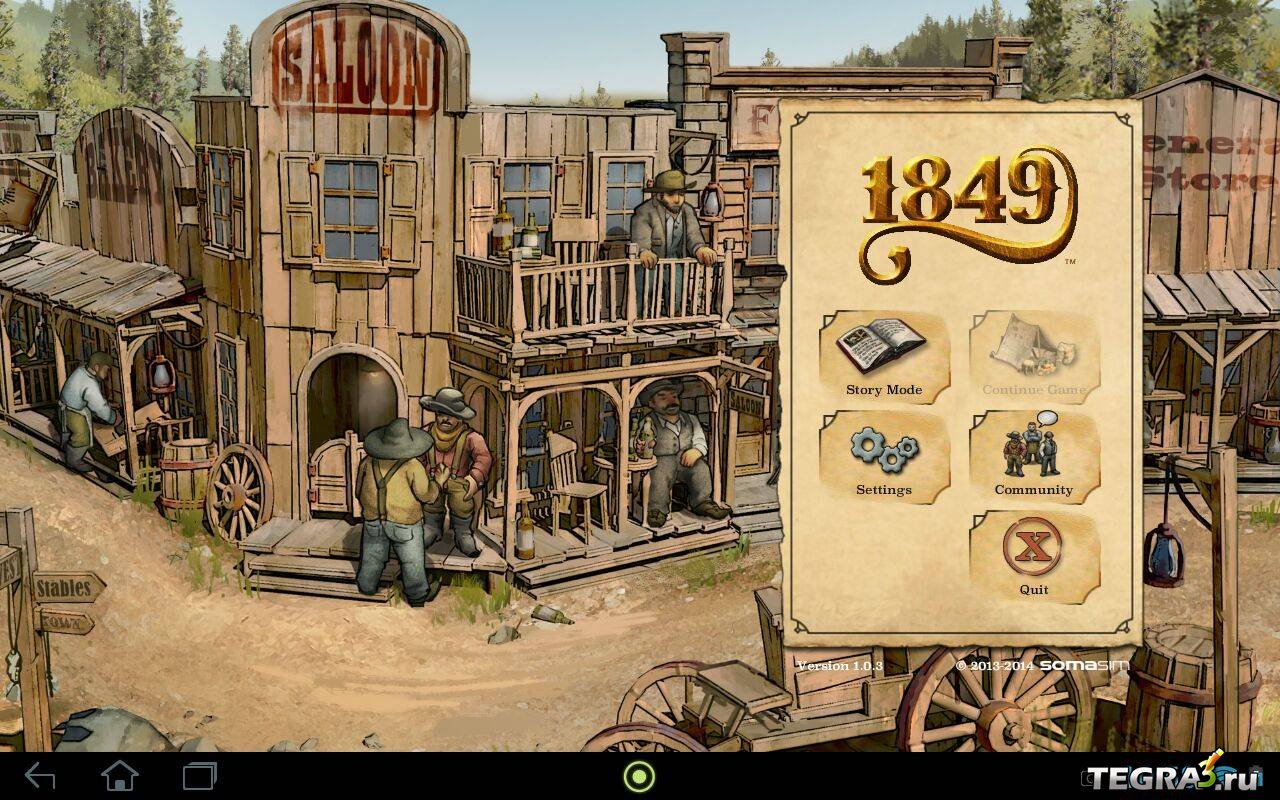
Task: Start Story Mode from the main menu
Action: [x=884, y=357]
